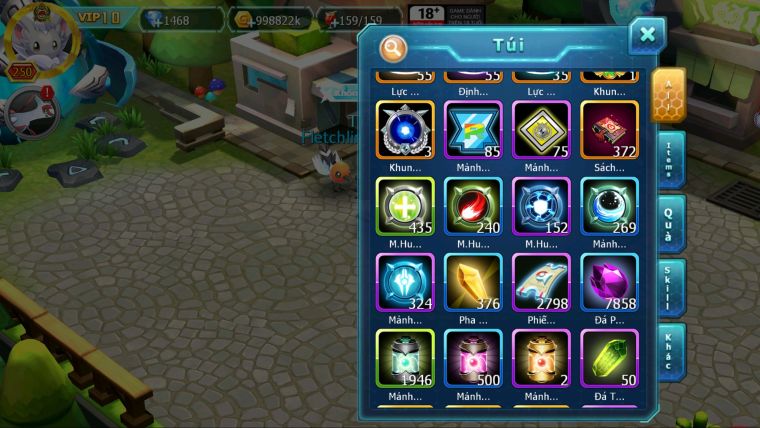
Task: Choose the green cross orb with 435
Action: point(404,206)
